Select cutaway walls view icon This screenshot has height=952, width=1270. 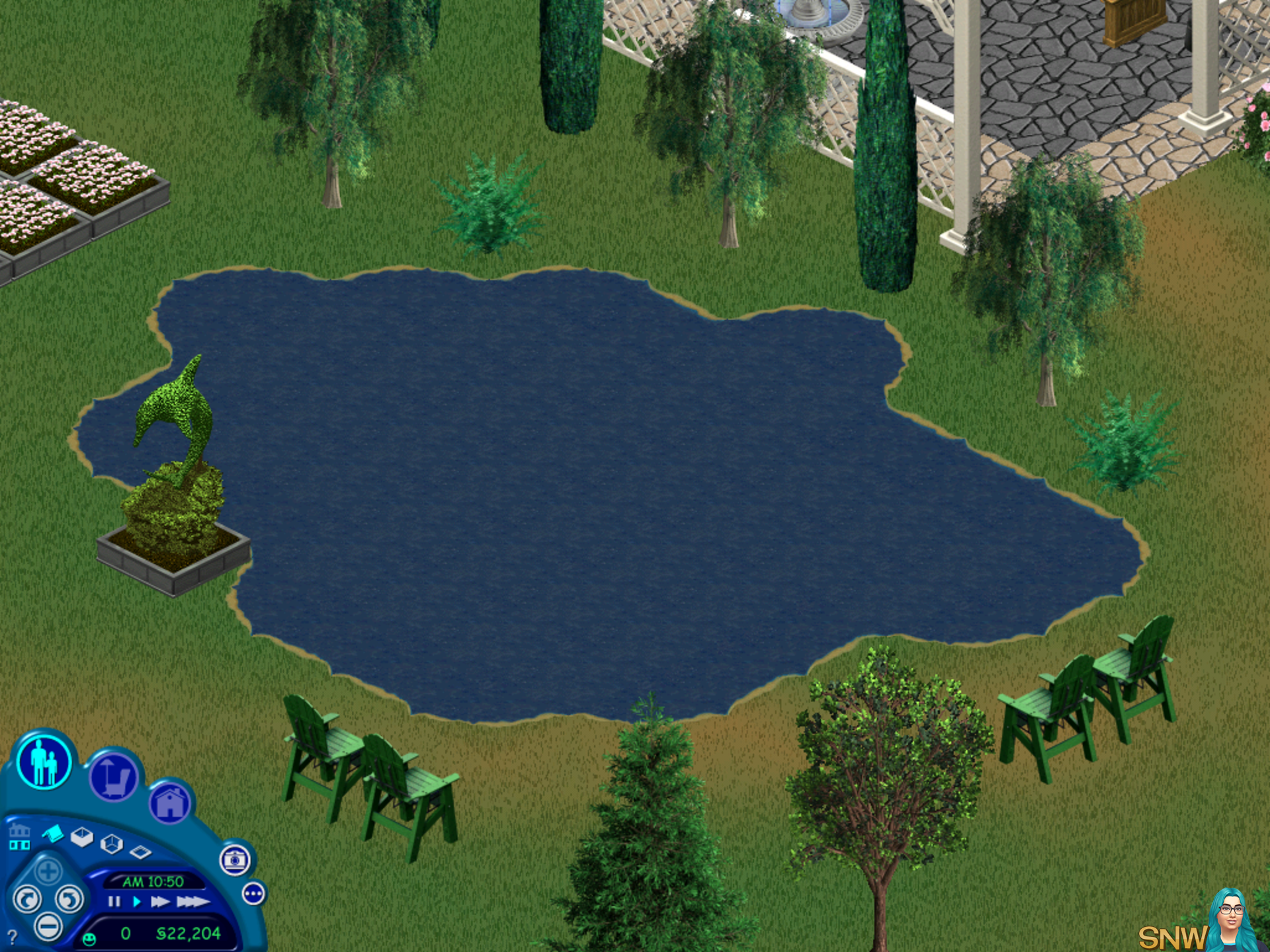pos(111,844)
